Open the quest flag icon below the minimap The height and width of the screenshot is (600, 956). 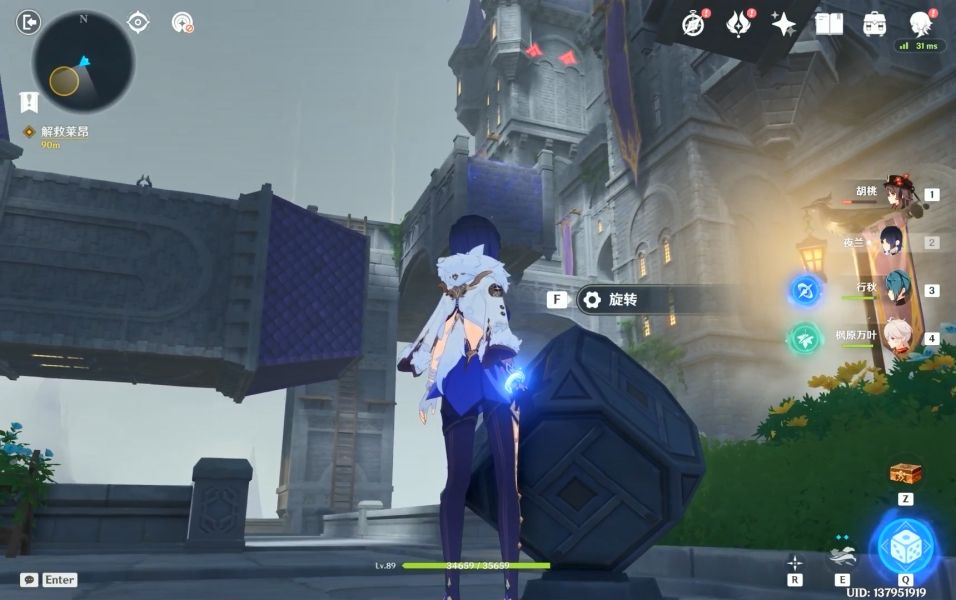click(x=28, y=101)
